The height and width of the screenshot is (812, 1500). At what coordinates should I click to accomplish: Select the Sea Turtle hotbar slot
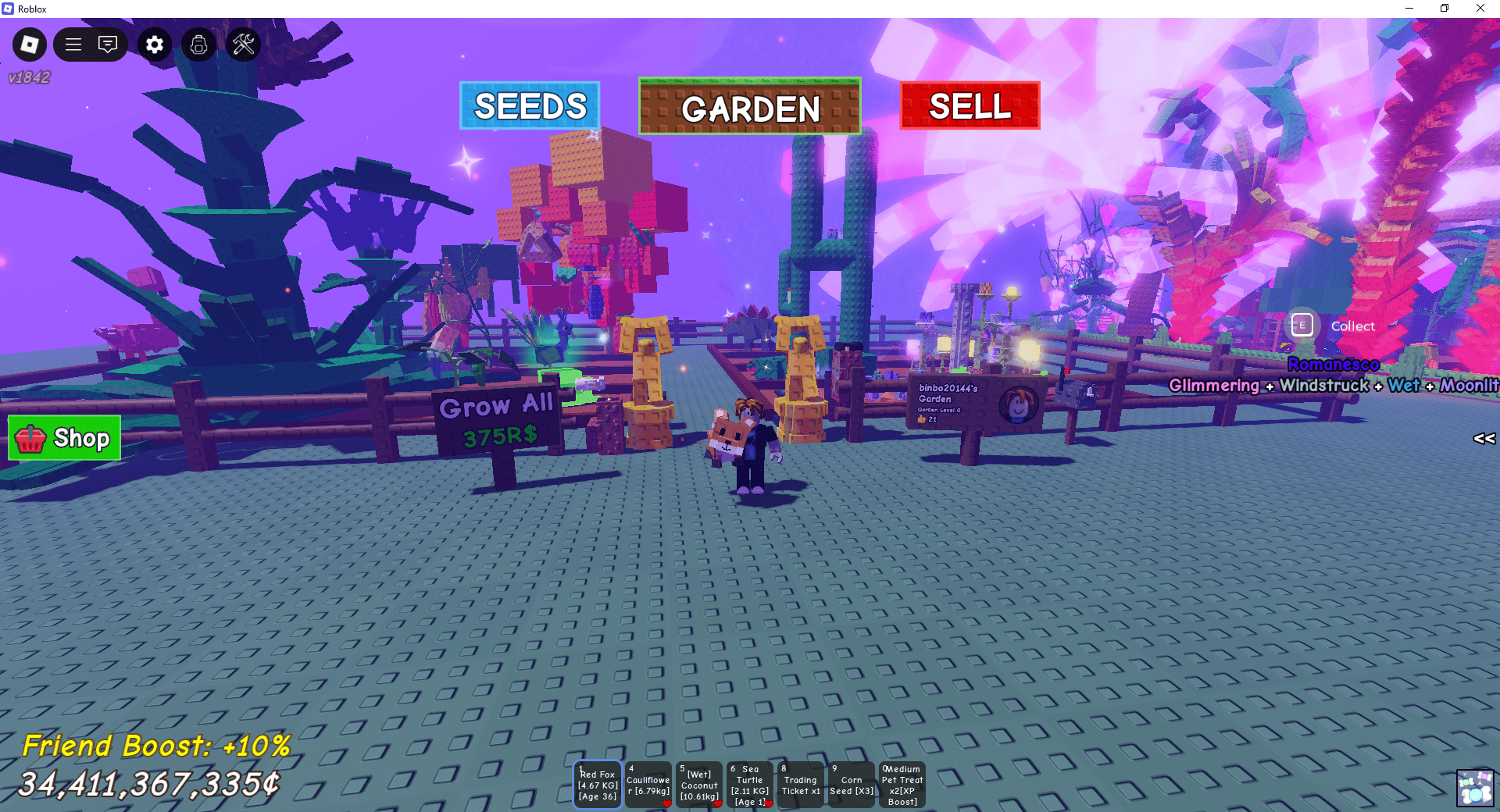pos(750,785)
